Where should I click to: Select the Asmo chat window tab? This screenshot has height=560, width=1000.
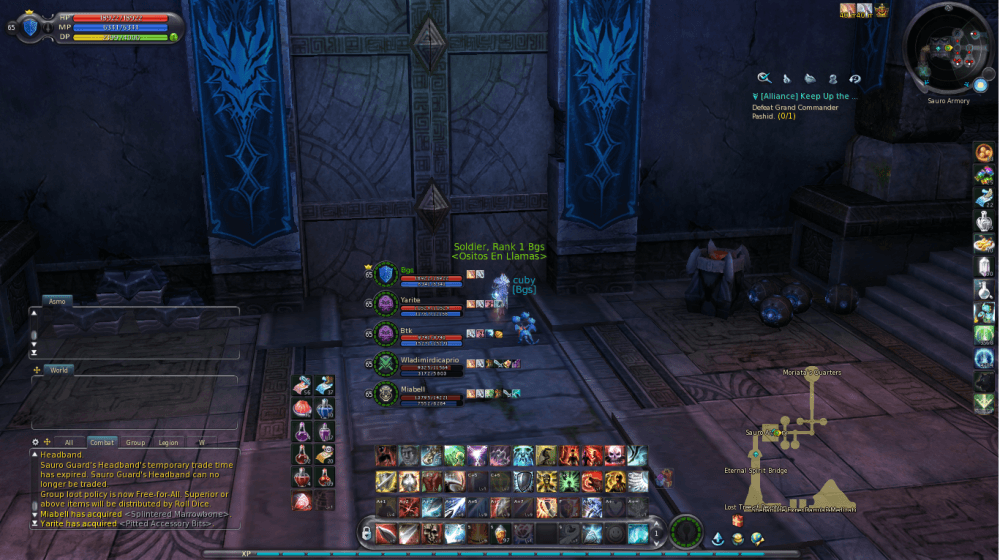click(x=57, y=300)
